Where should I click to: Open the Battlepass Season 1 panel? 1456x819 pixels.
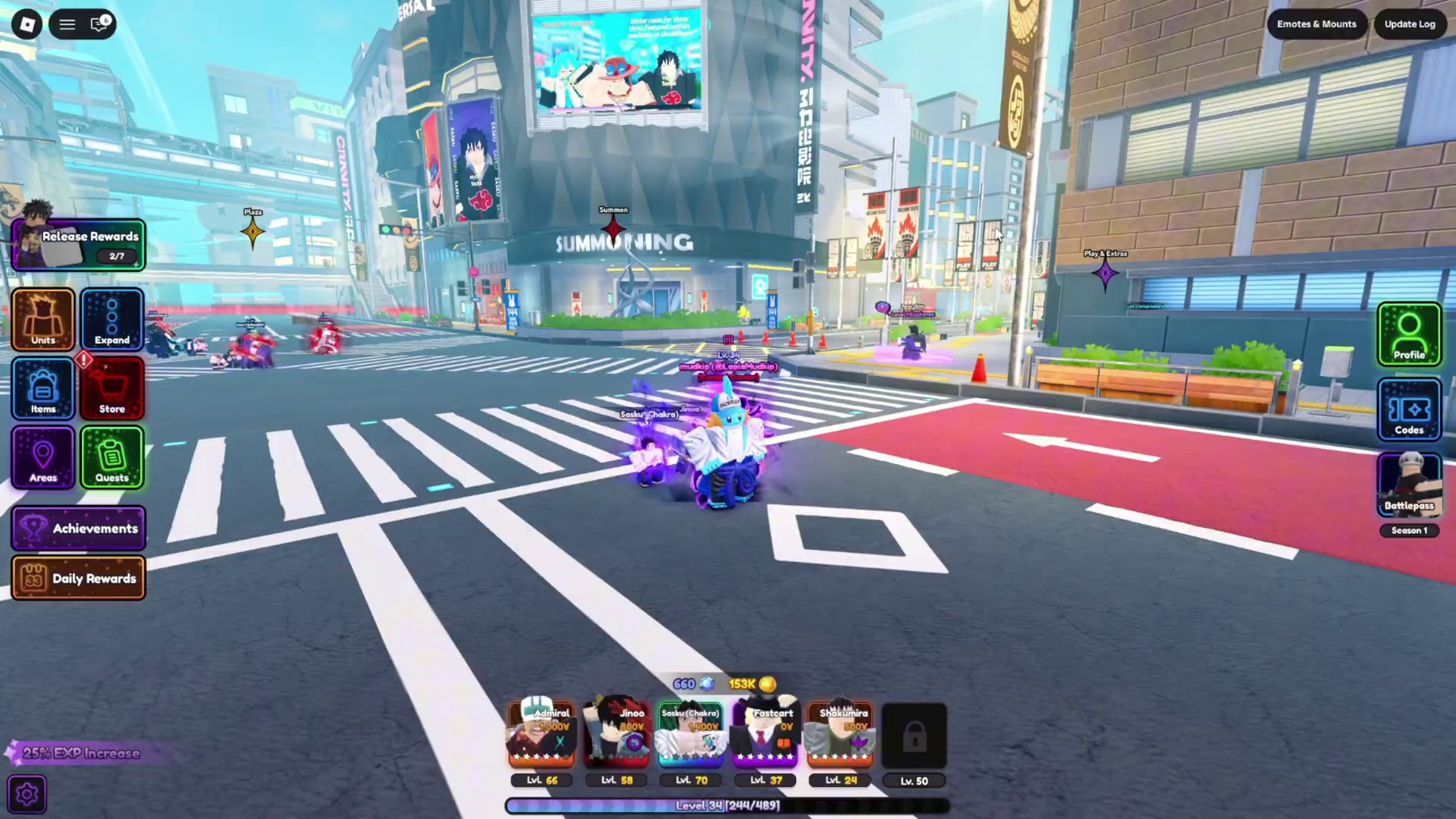point(1409,485)
